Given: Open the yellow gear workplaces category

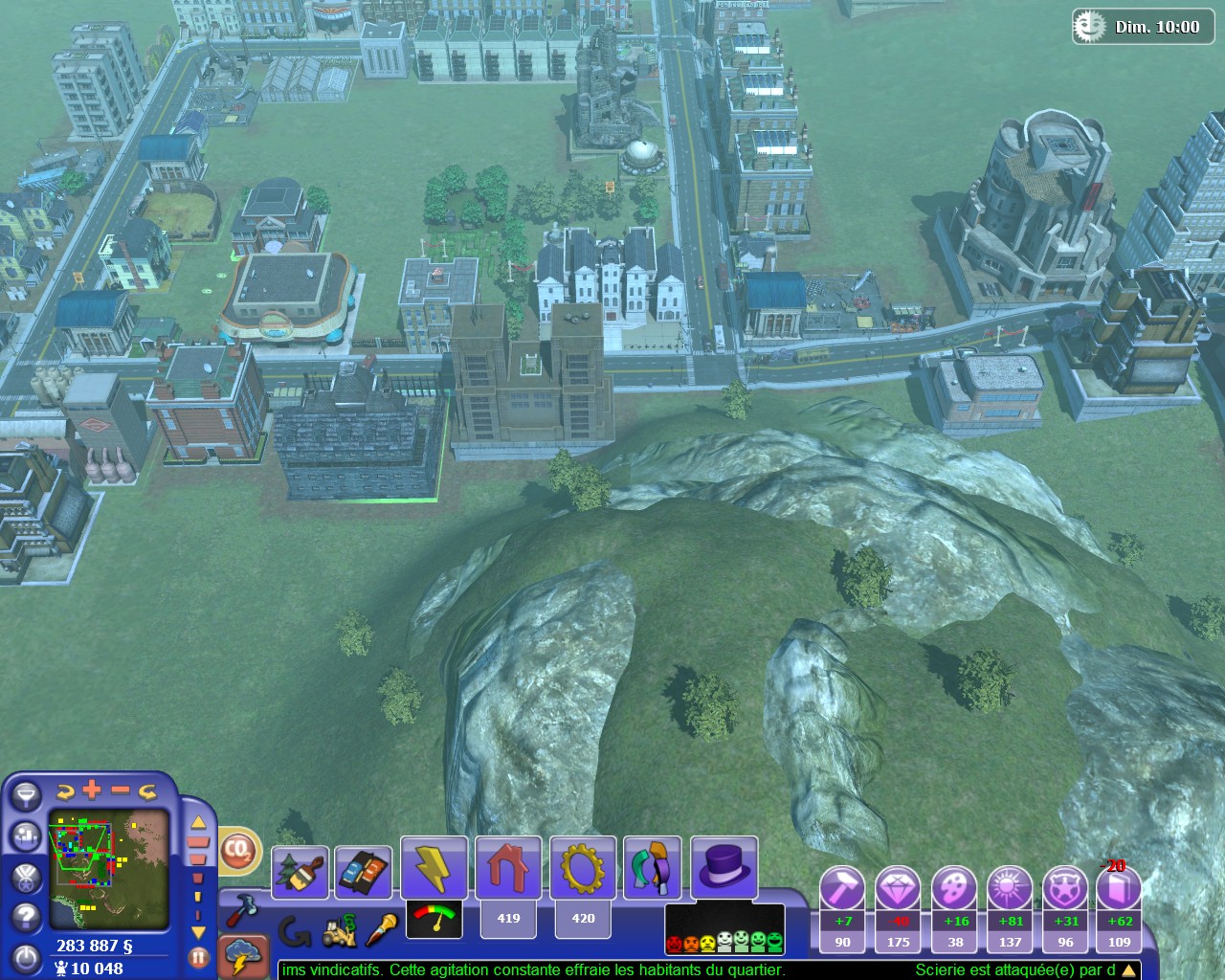Looking at the screenshot, I should click(582, 867).
